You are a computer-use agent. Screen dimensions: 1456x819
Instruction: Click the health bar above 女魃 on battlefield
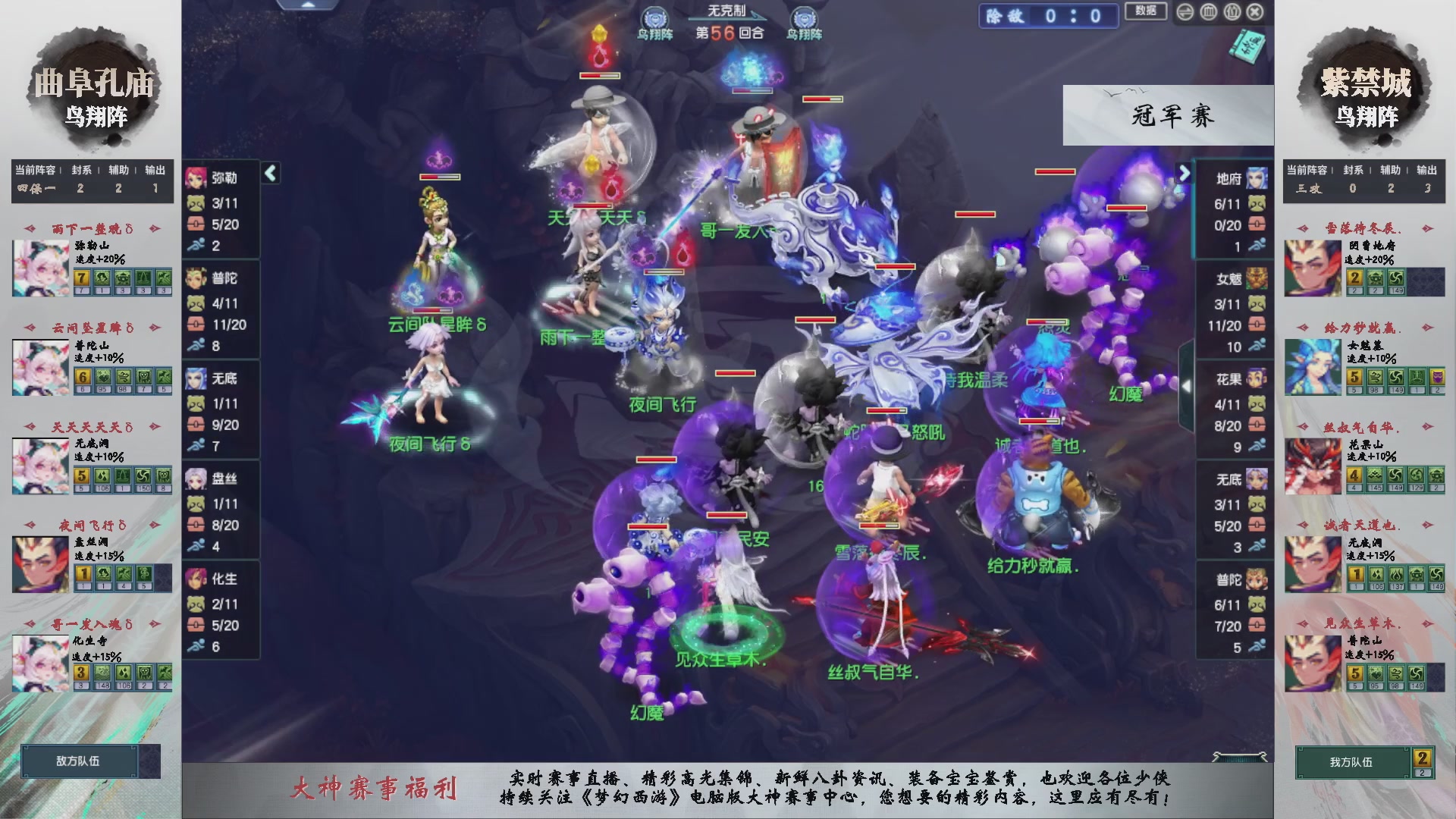1040,420
